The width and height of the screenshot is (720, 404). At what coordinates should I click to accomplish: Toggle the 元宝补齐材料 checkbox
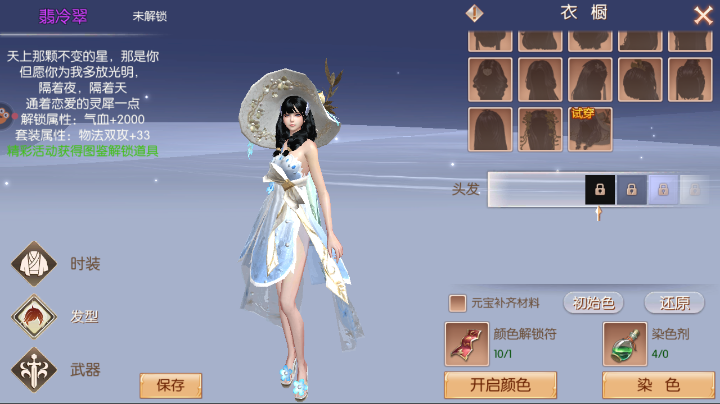click(x=458, y=303)
